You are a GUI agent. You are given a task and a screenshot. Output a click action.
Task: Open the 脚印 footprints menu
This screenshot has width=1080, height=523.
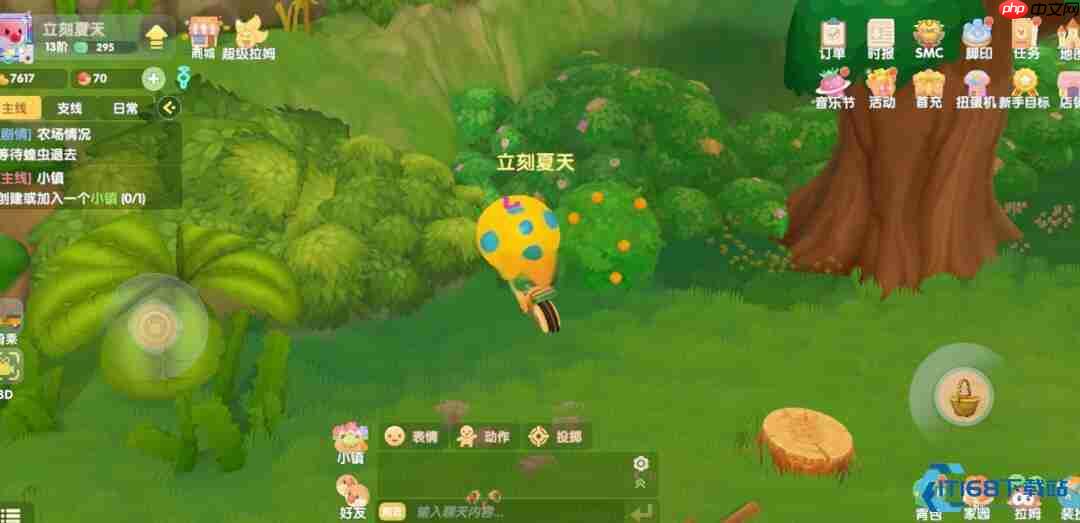pyautogui.click(x=978, y=40)
